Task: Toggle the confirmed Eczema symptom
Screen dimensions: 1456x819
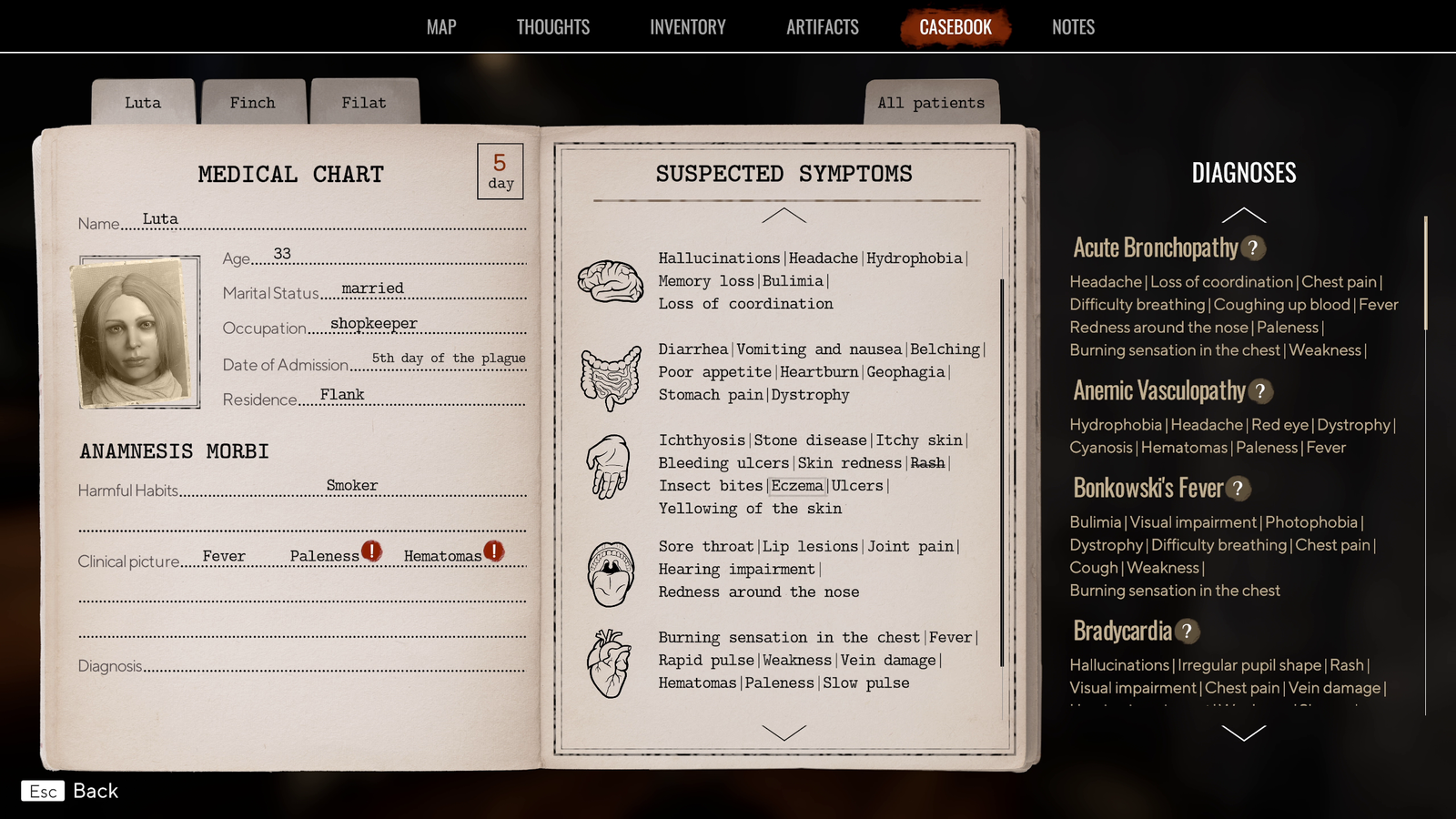Action: click(x=798, y=485)
